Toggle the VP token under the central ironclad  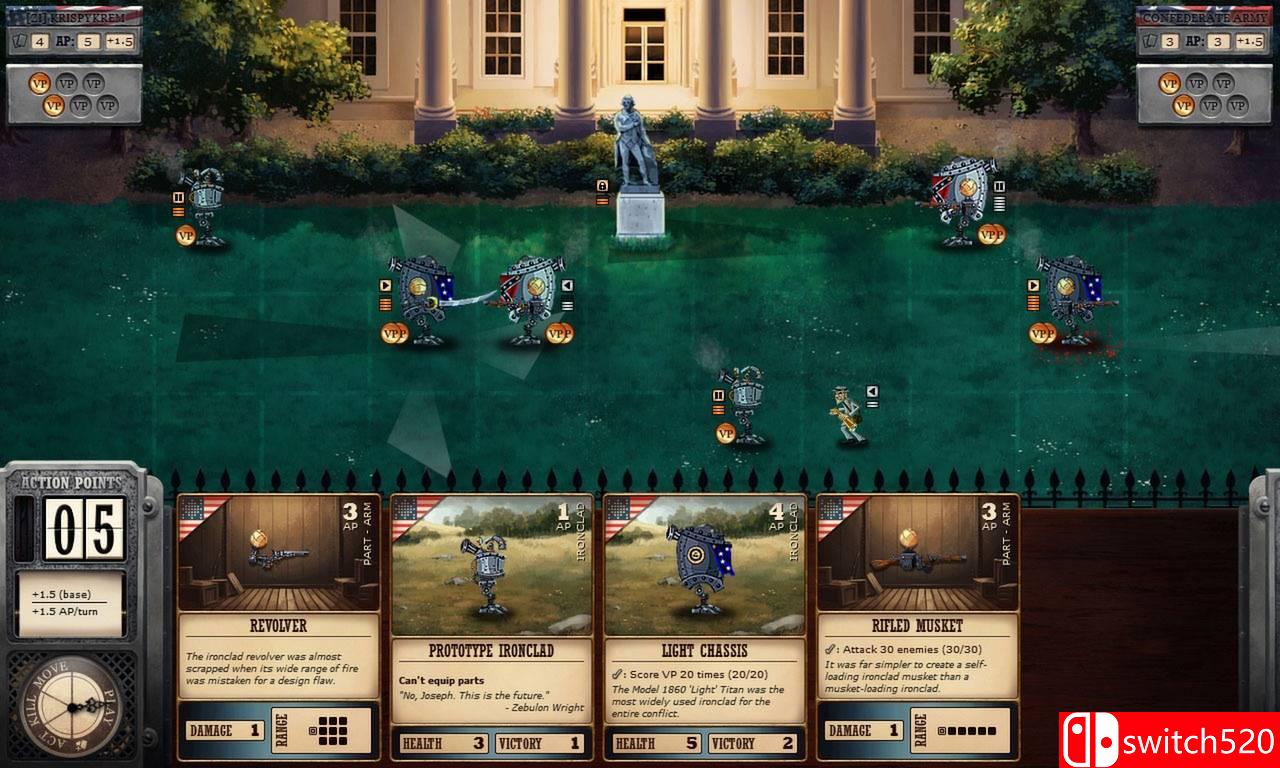click(x=726, y=433)
